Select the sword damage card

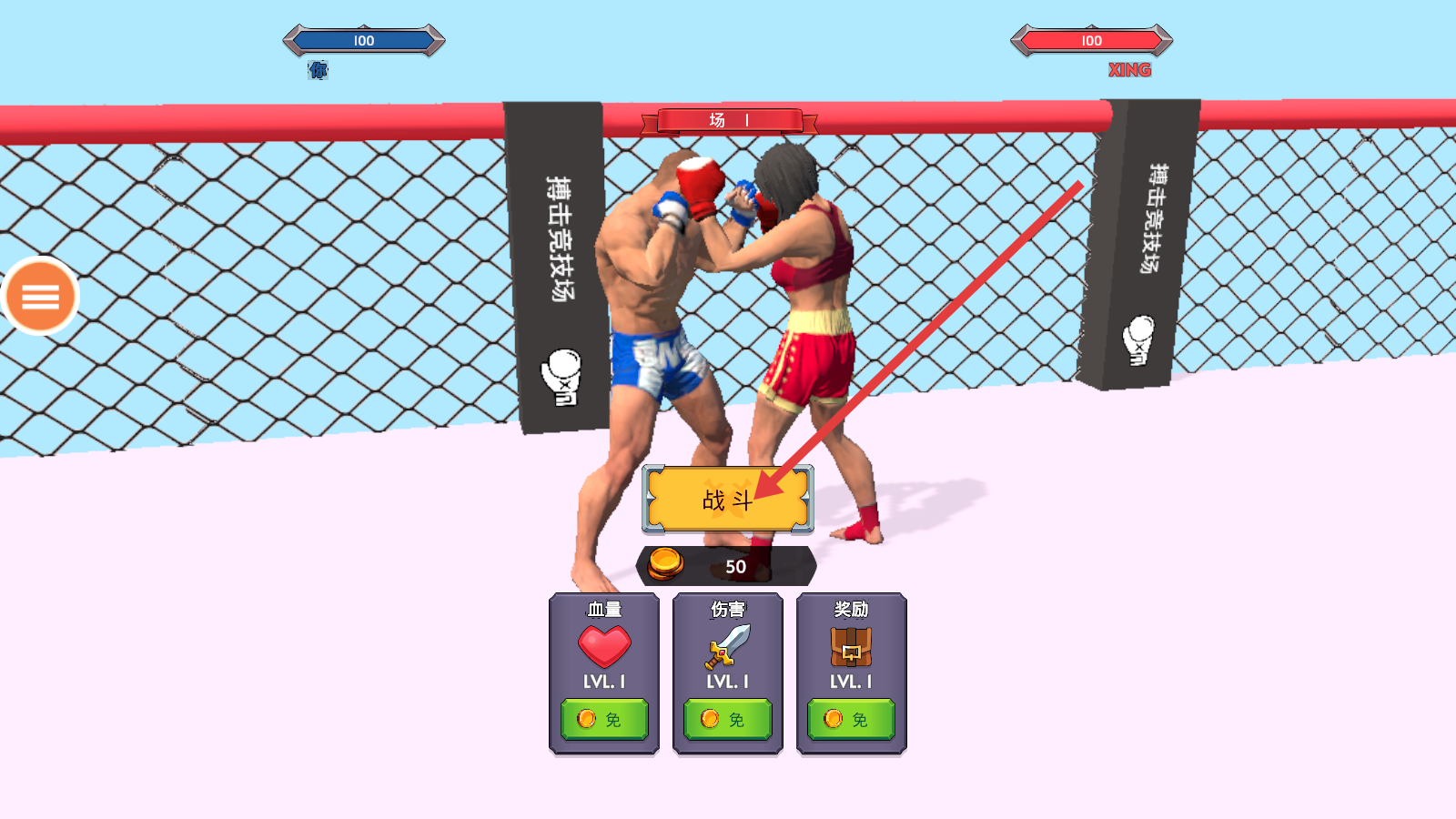pos(728,646)
